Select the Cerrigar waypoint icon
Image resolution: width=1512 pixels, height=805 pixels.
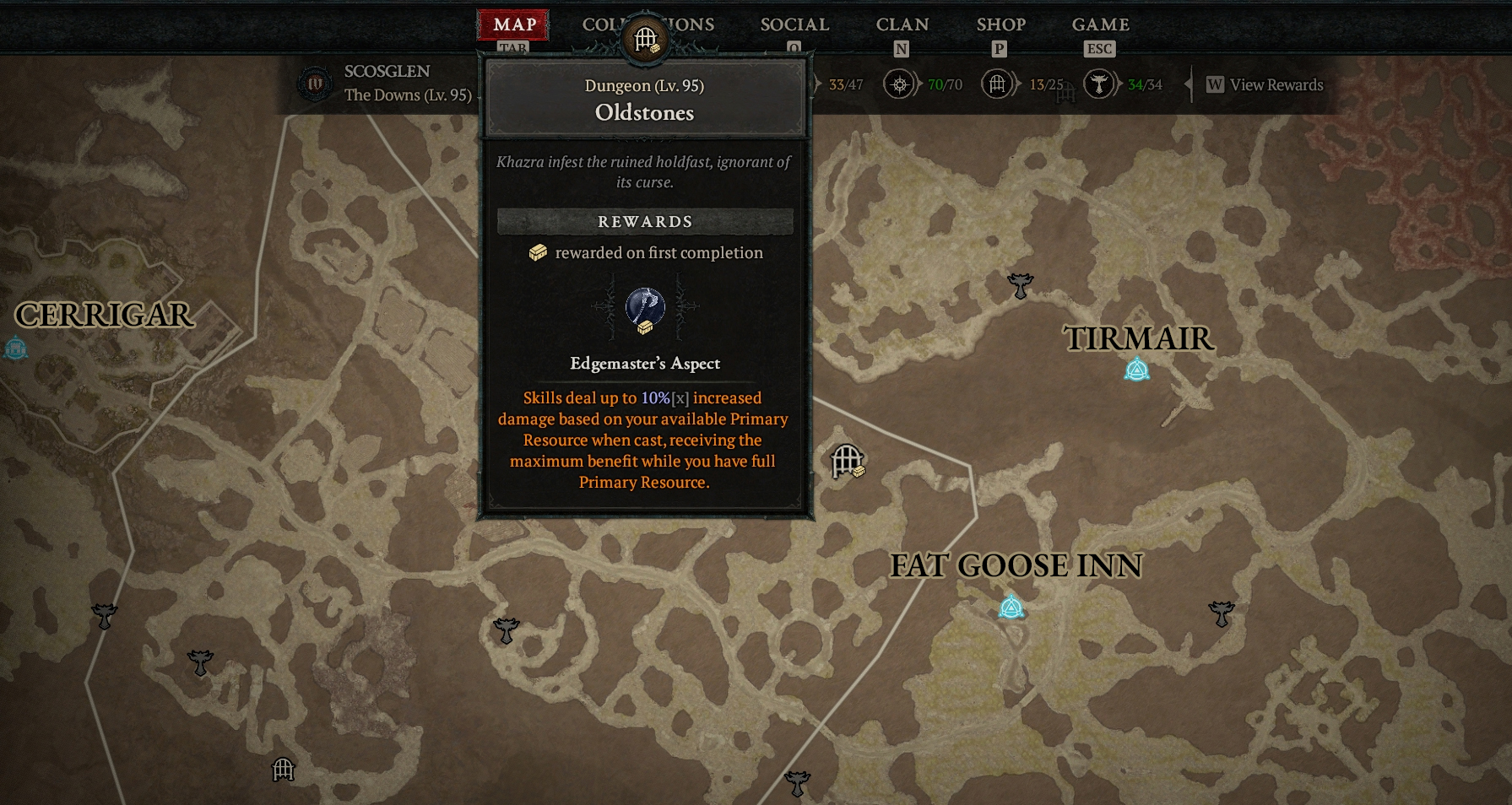pos(15,348)
